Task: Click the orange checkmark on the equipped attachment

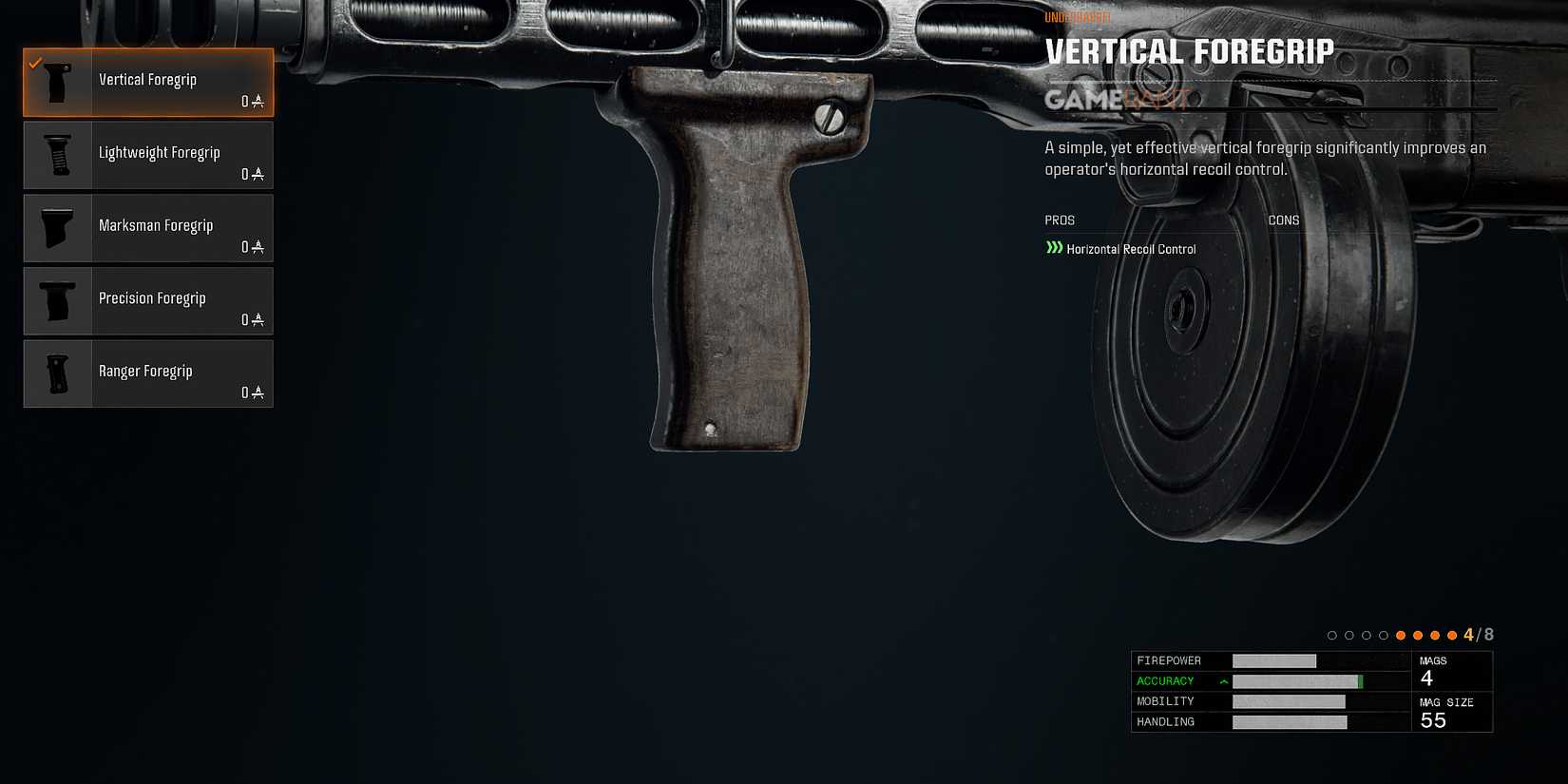Action: [35, 64]
